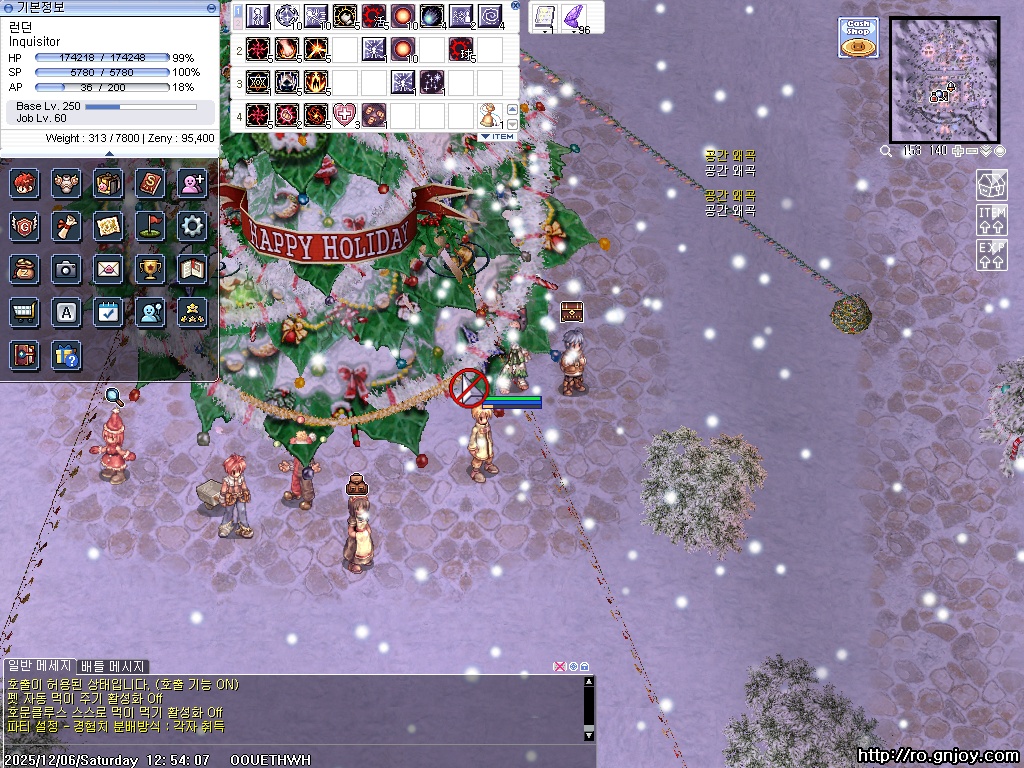Open the shopping cart icon
The height and width of the screenshot is (768, 1024).
tap(24, 312)
